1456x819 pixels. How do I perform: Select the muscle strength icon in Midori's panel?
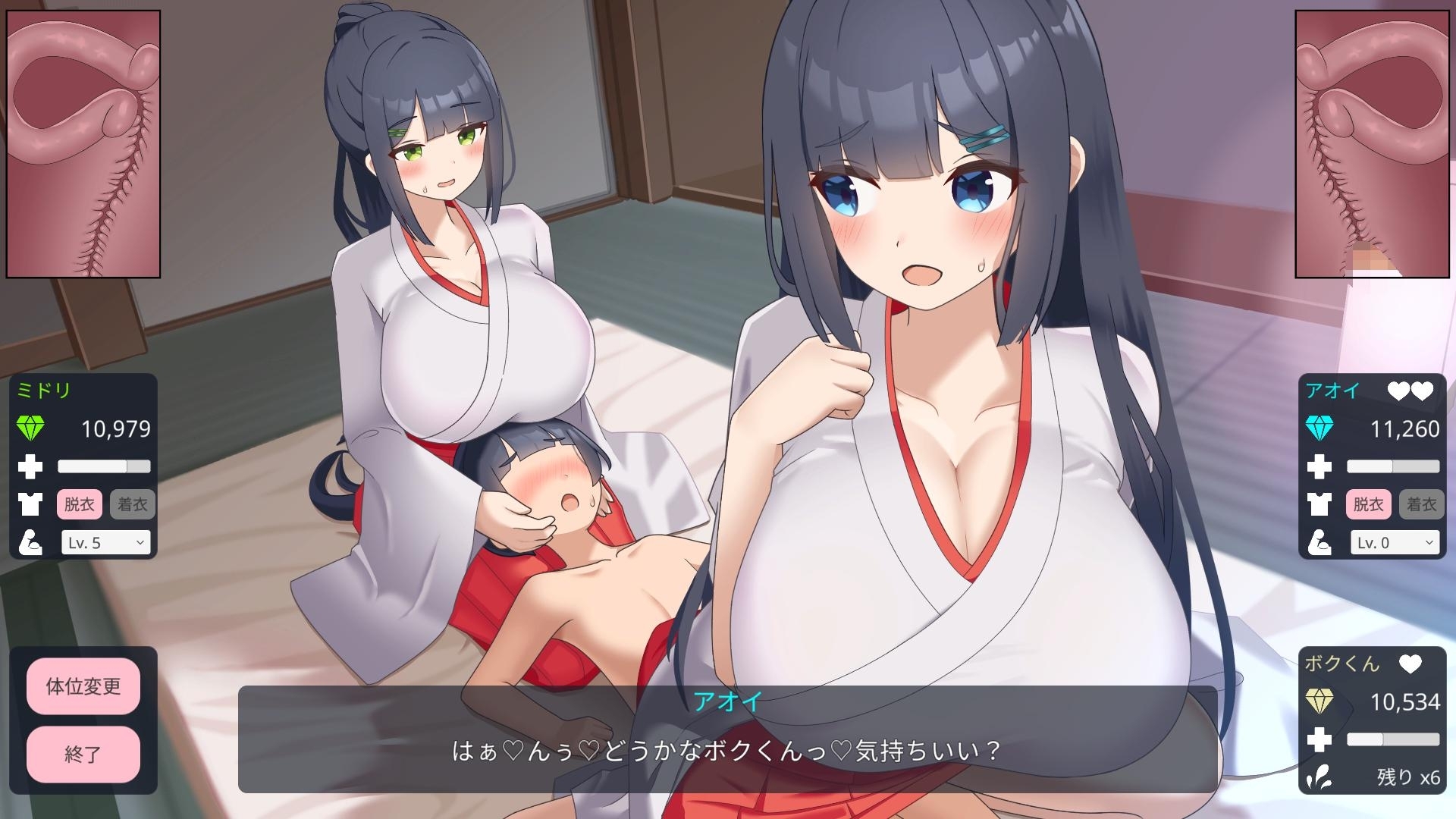tap(30, 542)
